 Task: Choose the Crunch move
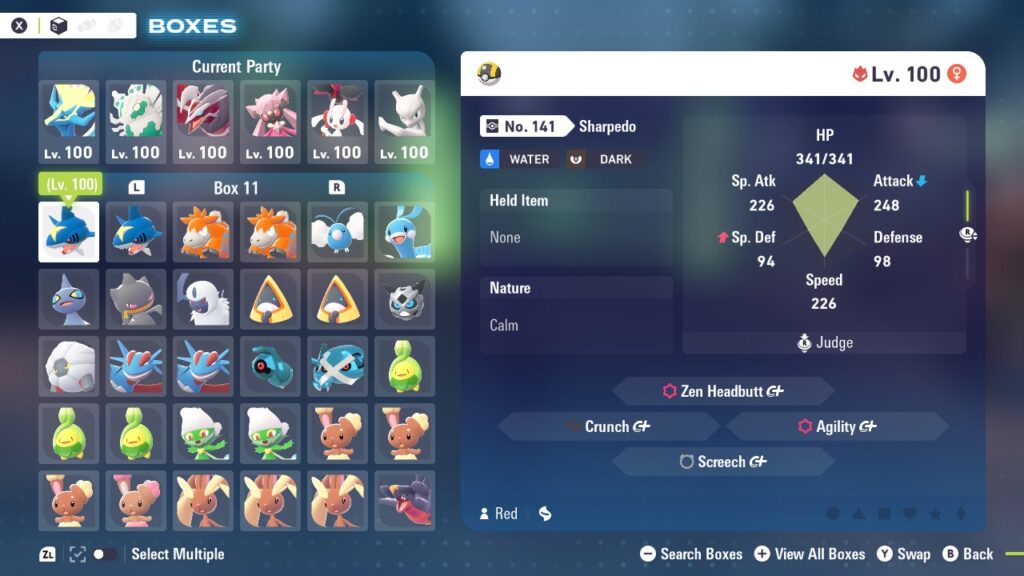(x=608, y=426)
